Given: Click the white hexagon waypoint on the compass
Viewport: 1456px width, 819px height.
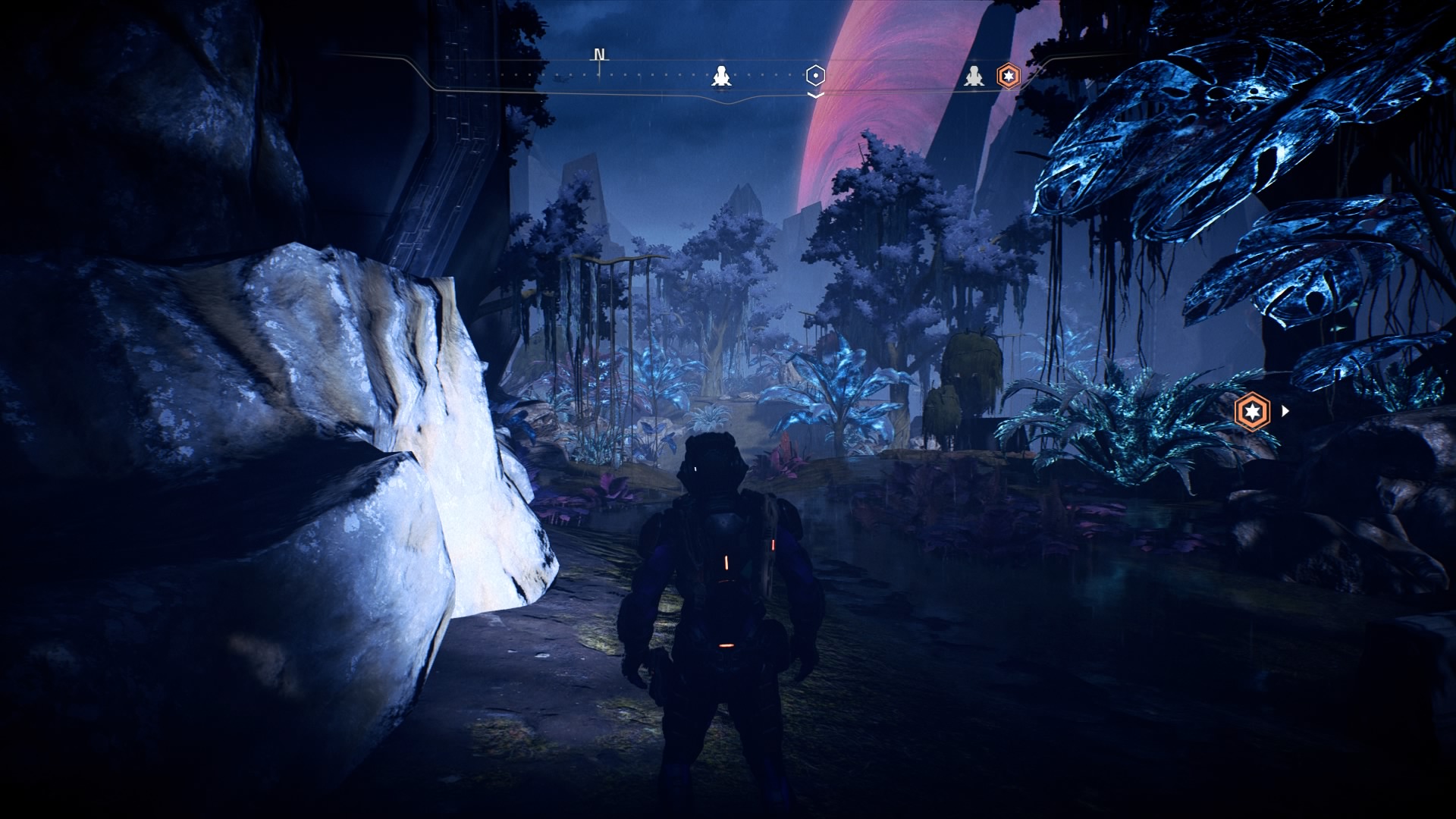Looking at the screenshot, I should pos(814,76).
